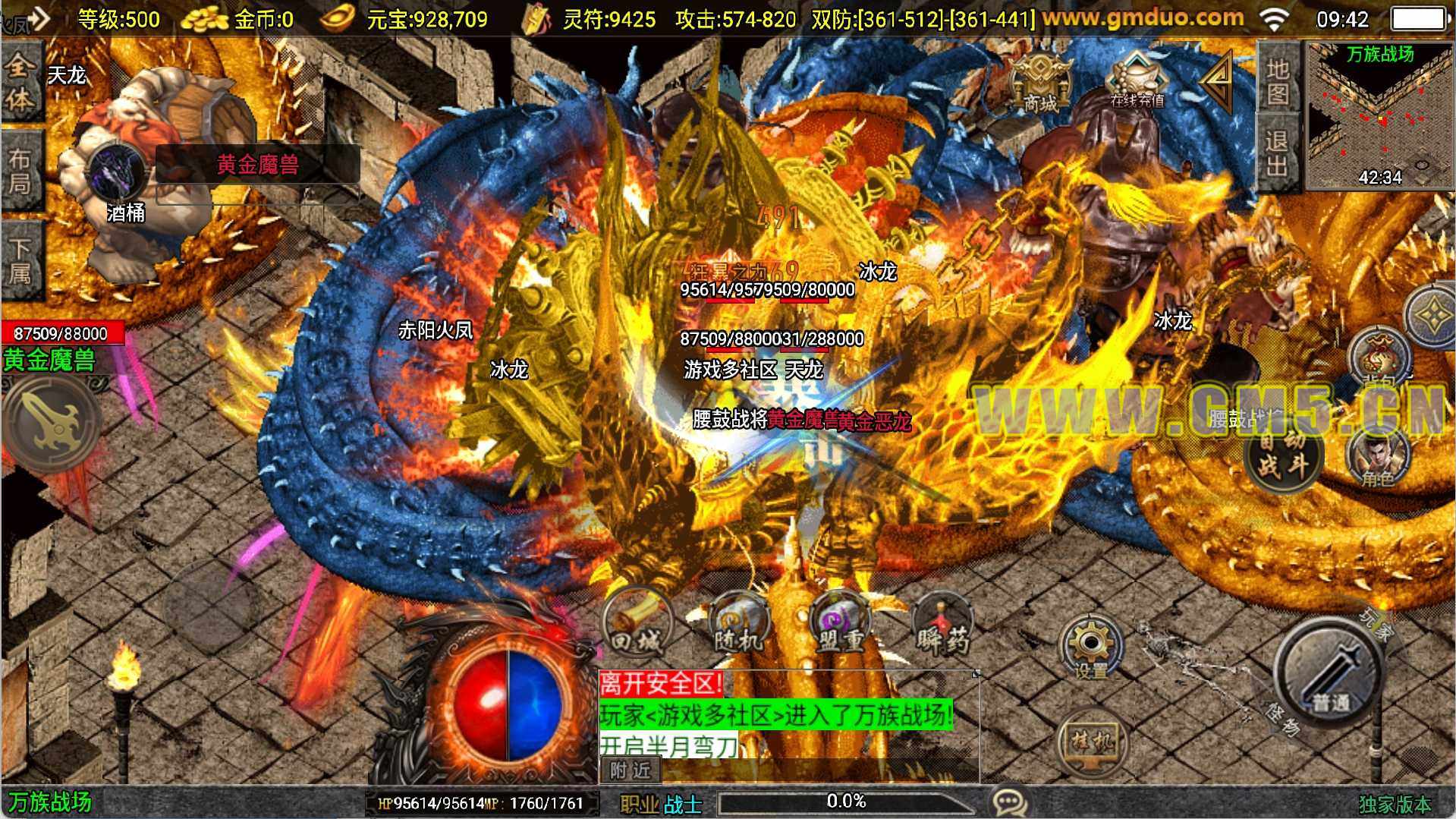Image resolution: width=1456 pixels, height=819 pixels.
Task: Open the 地图 map button
Action: click(1278, 80)
